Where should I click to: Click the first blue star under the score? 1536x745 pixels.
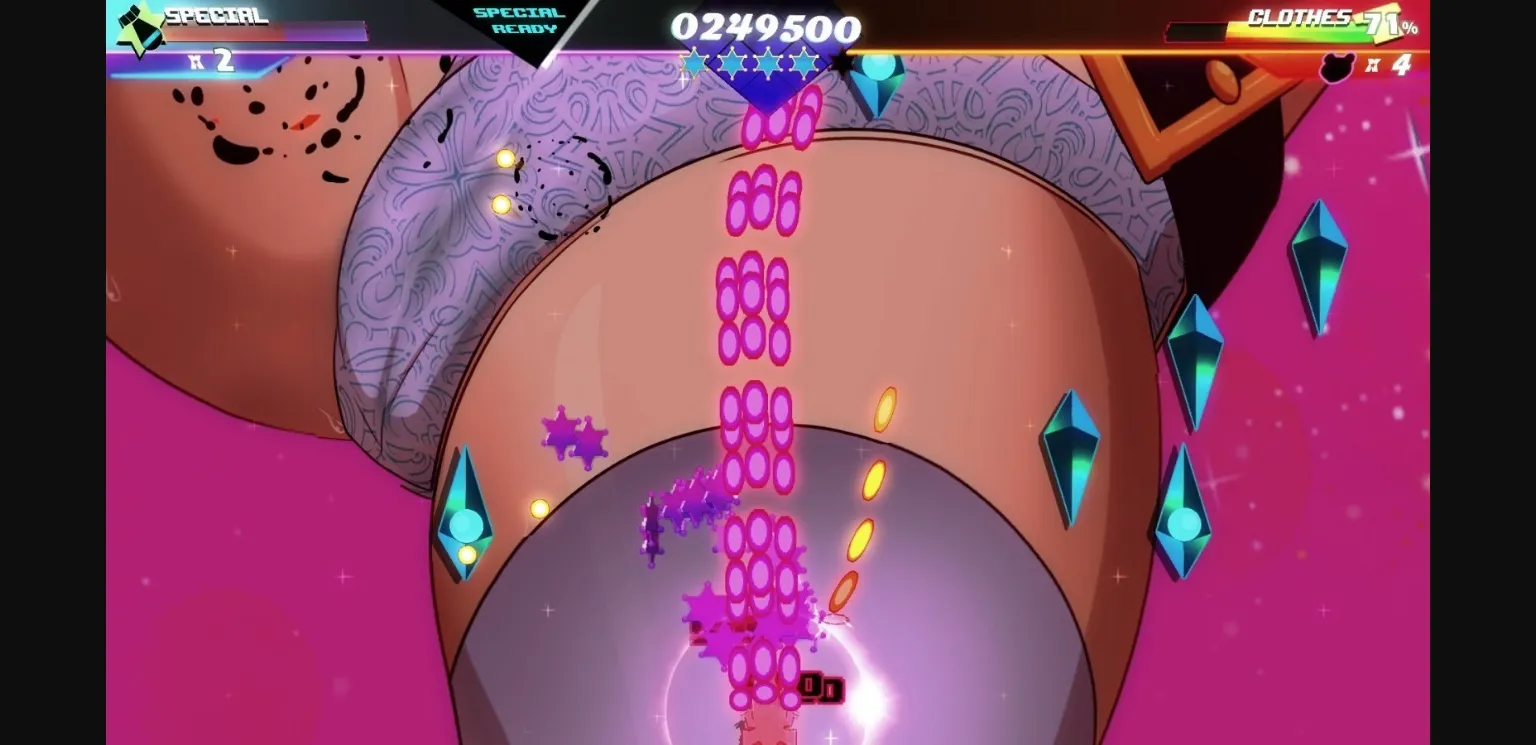tap(692, 63)
